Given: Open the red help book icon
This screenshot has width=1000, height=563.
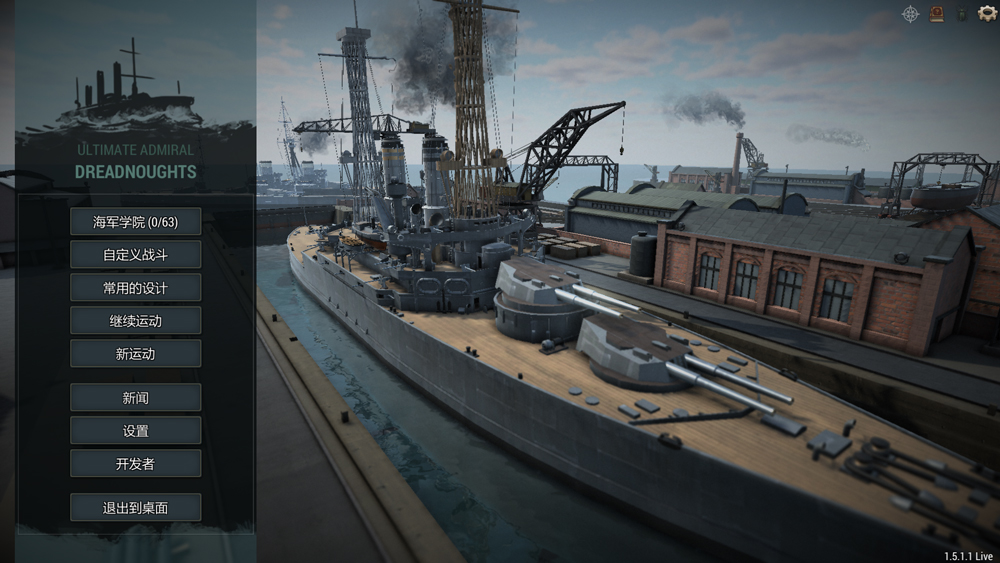Looking at the screenshot, I should (937, 14).
